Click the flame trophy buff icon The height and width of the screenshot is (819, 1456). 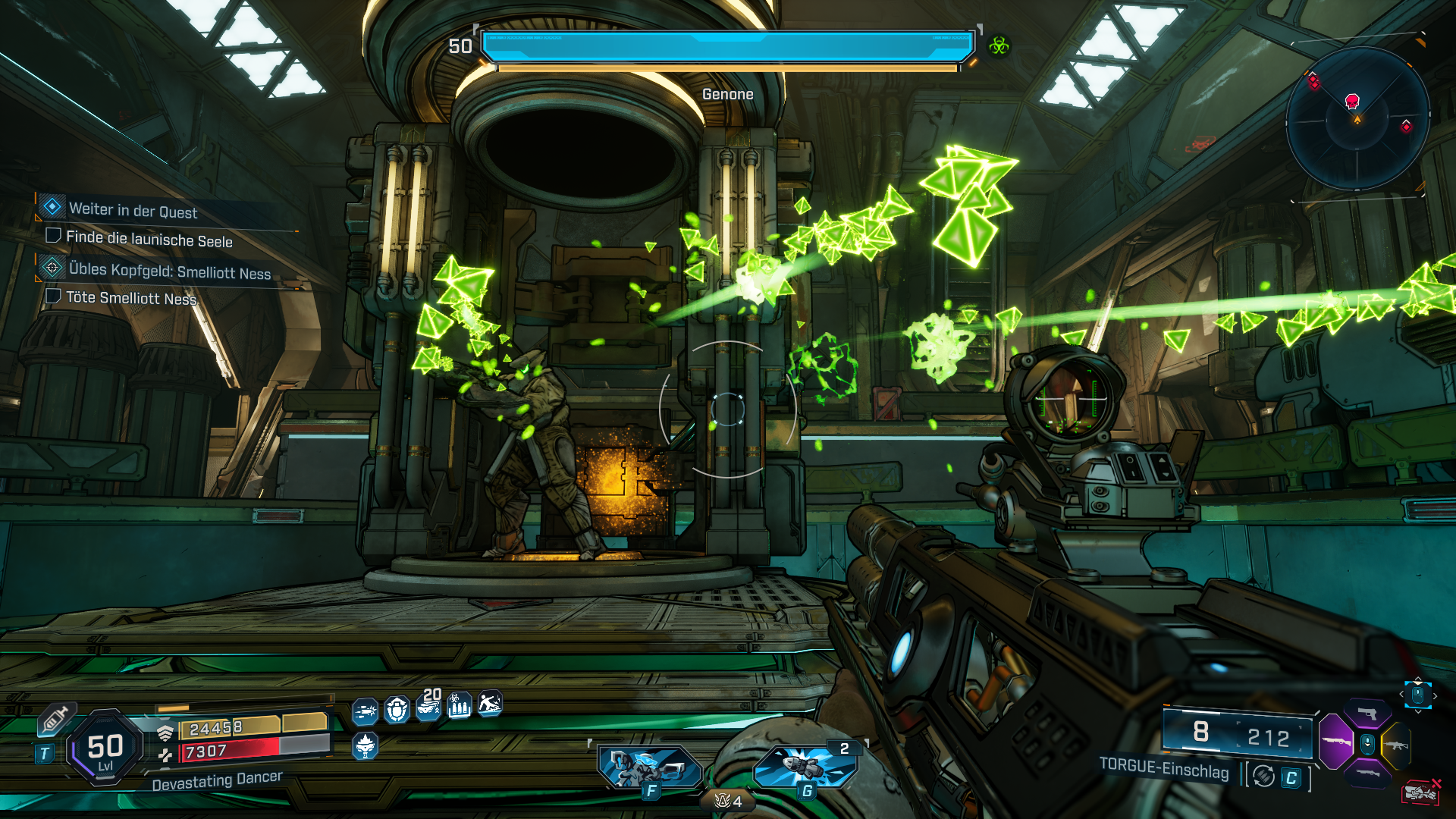pos(365,746)
